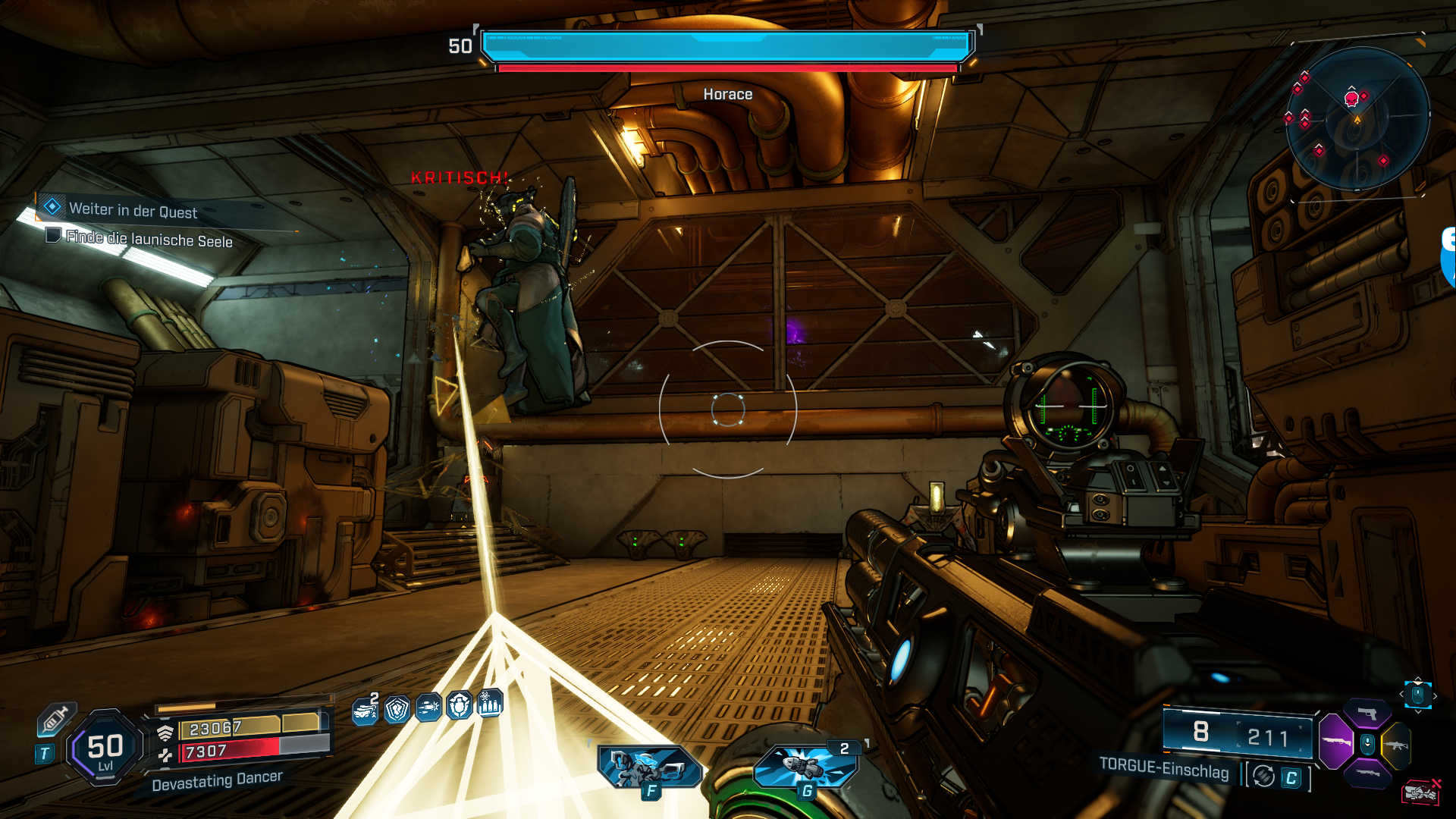
Task: Click the level 50 character badge
Action: pos(105,748)
